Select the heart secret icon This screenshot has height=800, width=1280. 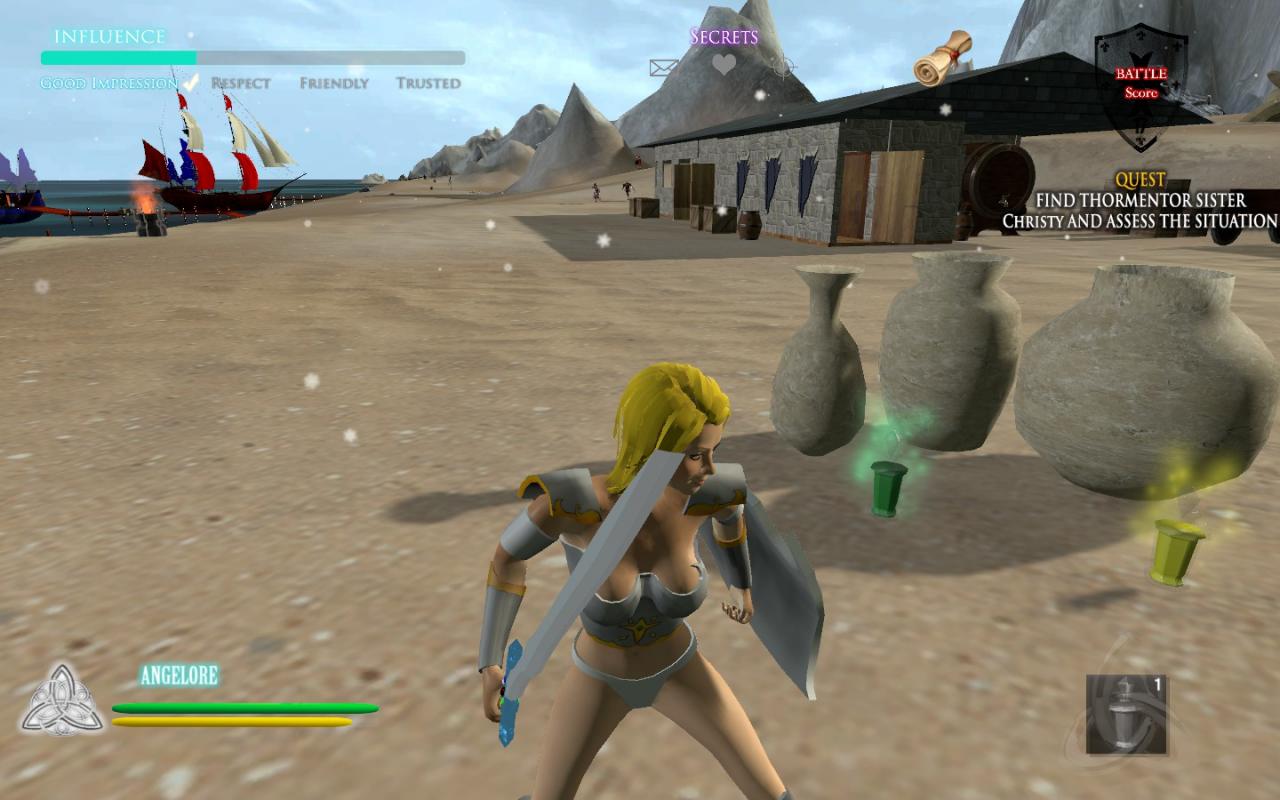[x=724, y=66]
